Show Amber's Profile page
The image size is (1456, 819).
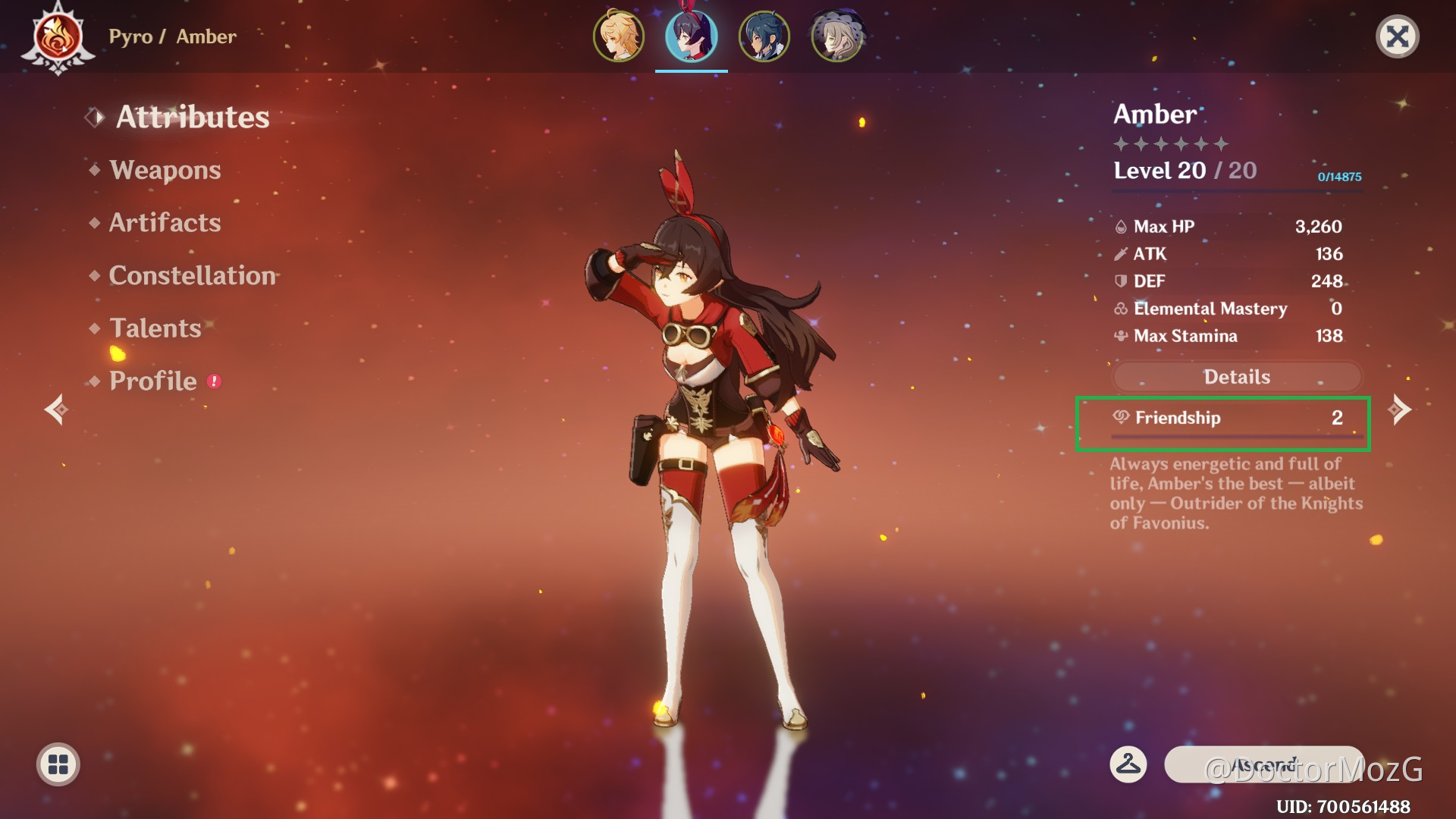152,381
